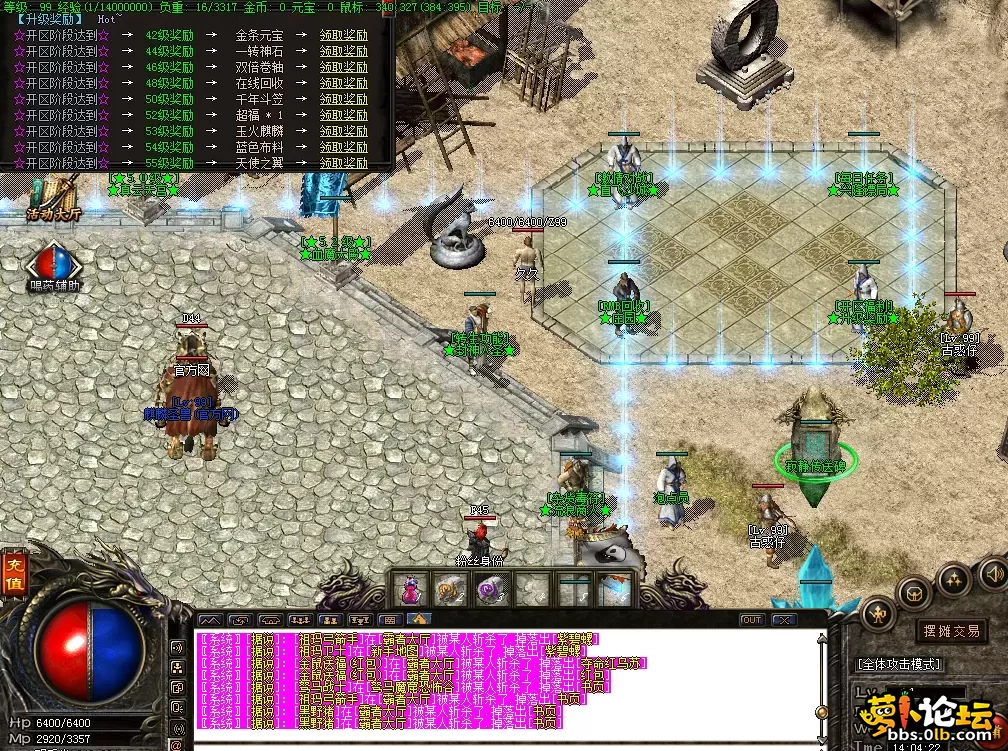Open the round chest-shaped bag button
Image resolution: width=1008 pixels, height=751 pixels.
(x=913, y=592)
